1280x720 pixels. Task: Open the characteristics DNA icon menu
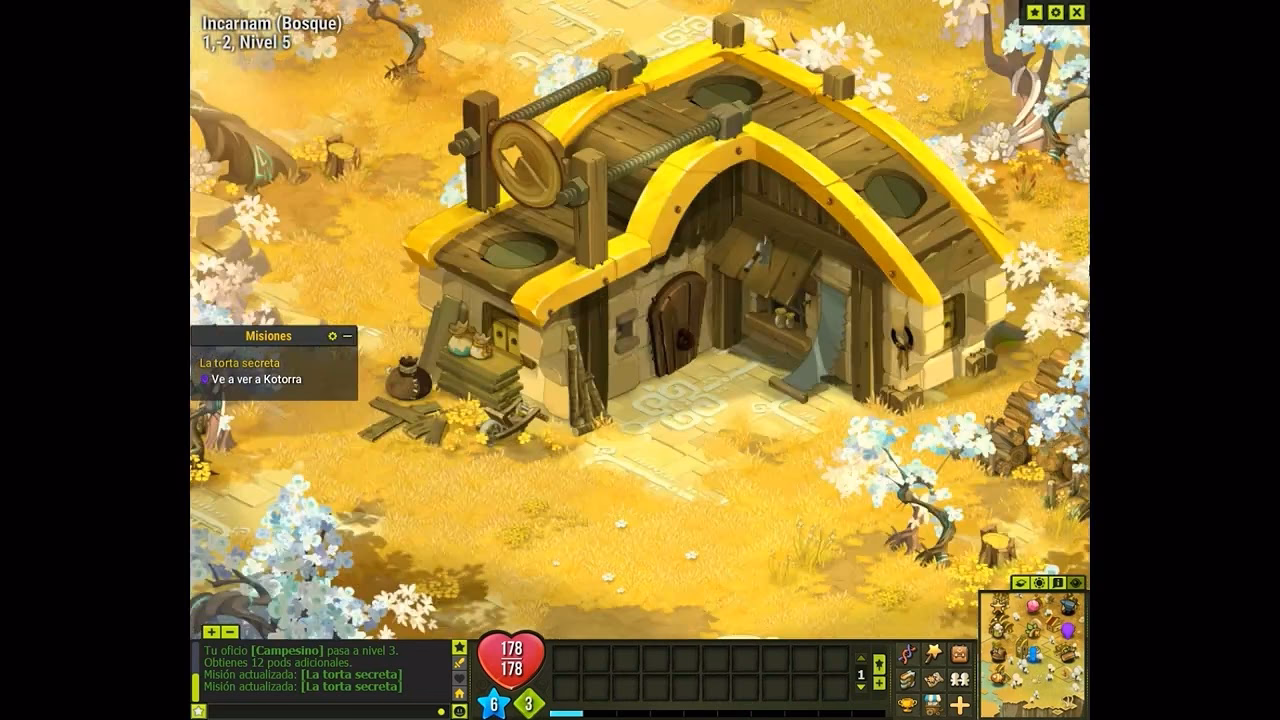click(907, 654)
